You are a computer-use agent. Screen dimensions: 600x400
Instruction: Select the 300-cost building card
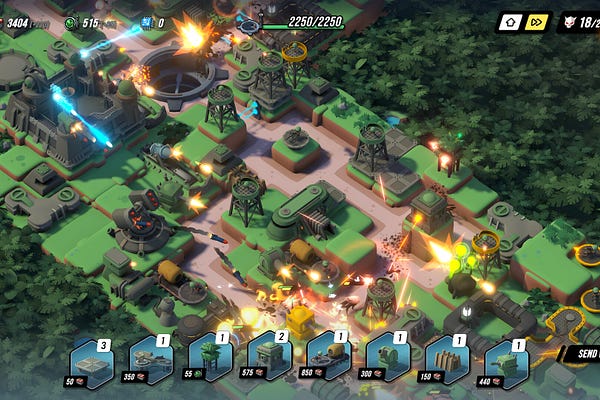click(388, 361)
